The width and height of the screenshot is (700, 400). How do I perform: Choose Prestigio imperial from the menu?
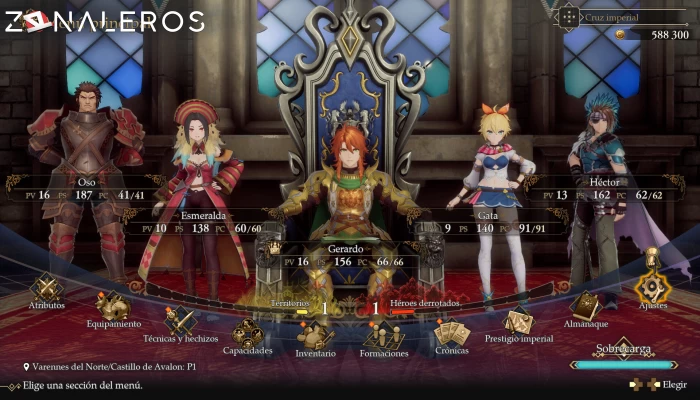point(518,323)
